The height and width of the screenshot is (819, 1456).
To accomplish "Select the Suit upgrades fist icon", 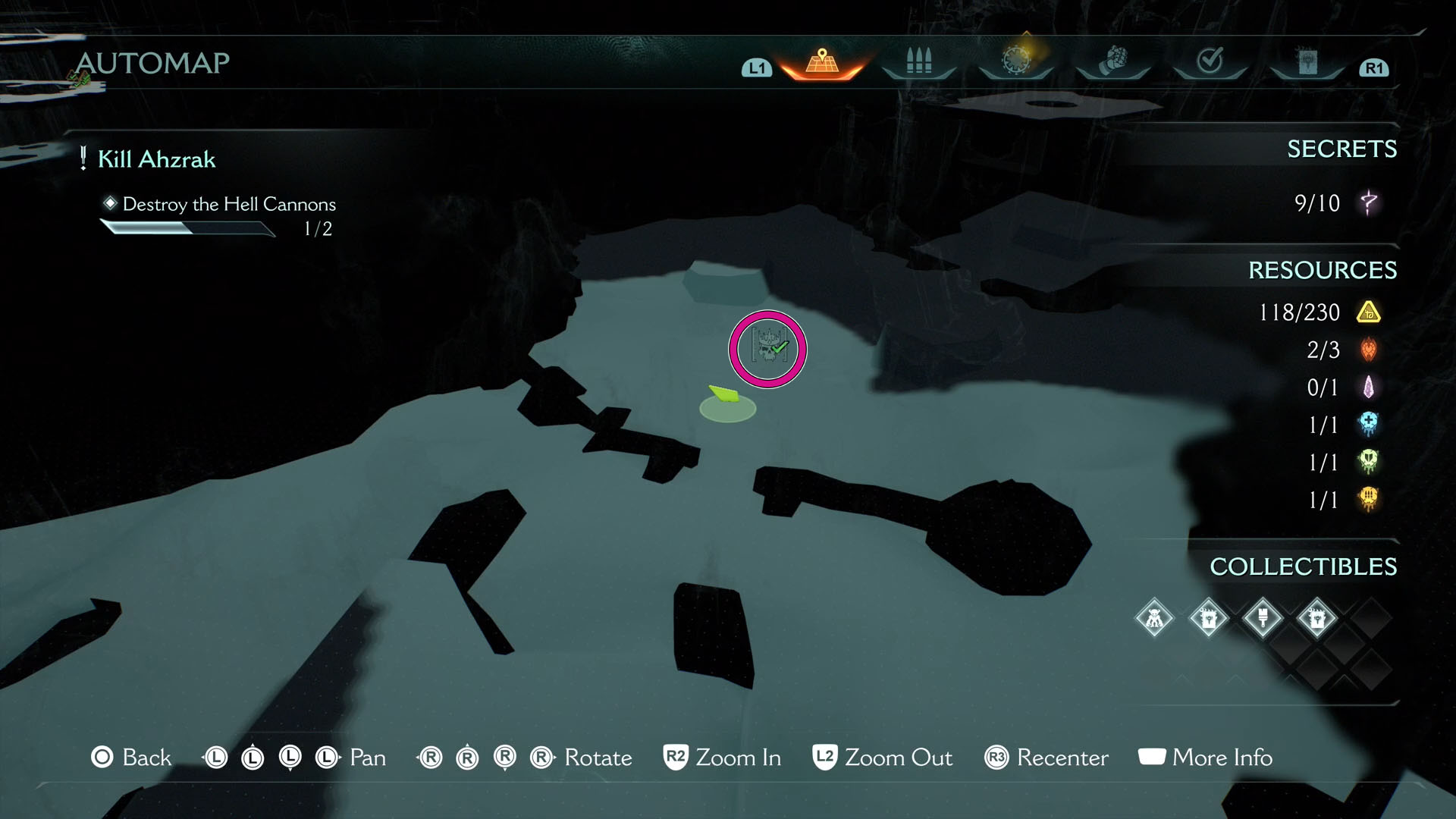I will coord(1114,62).
